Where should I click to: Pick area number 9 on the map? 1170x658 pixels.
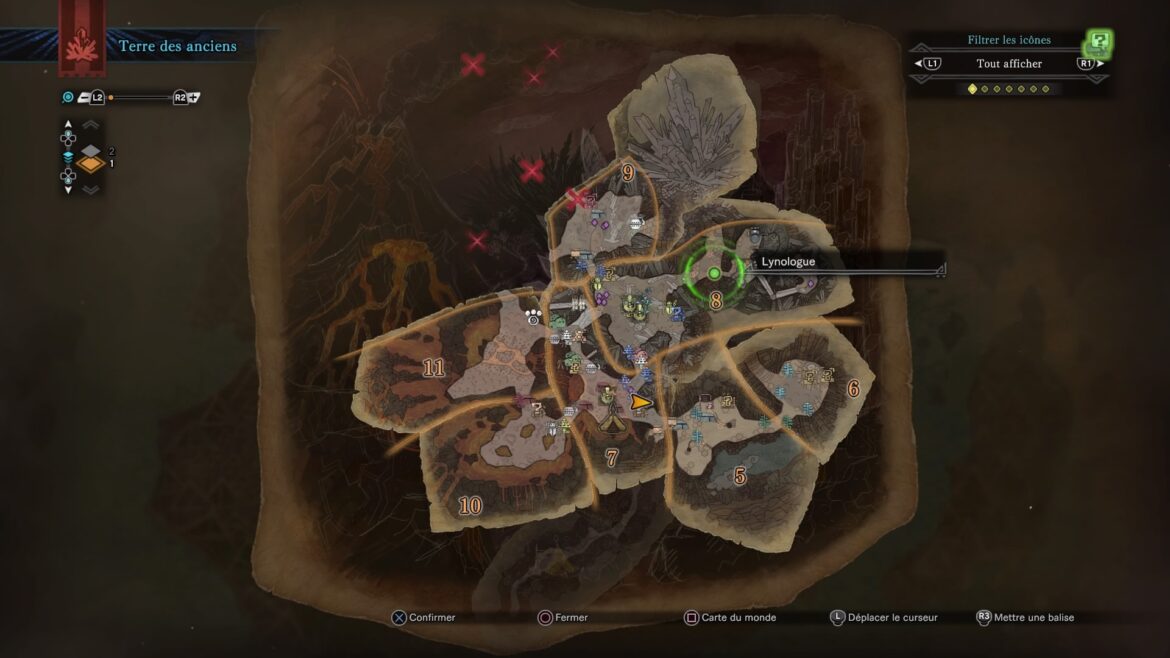(628, 172)
